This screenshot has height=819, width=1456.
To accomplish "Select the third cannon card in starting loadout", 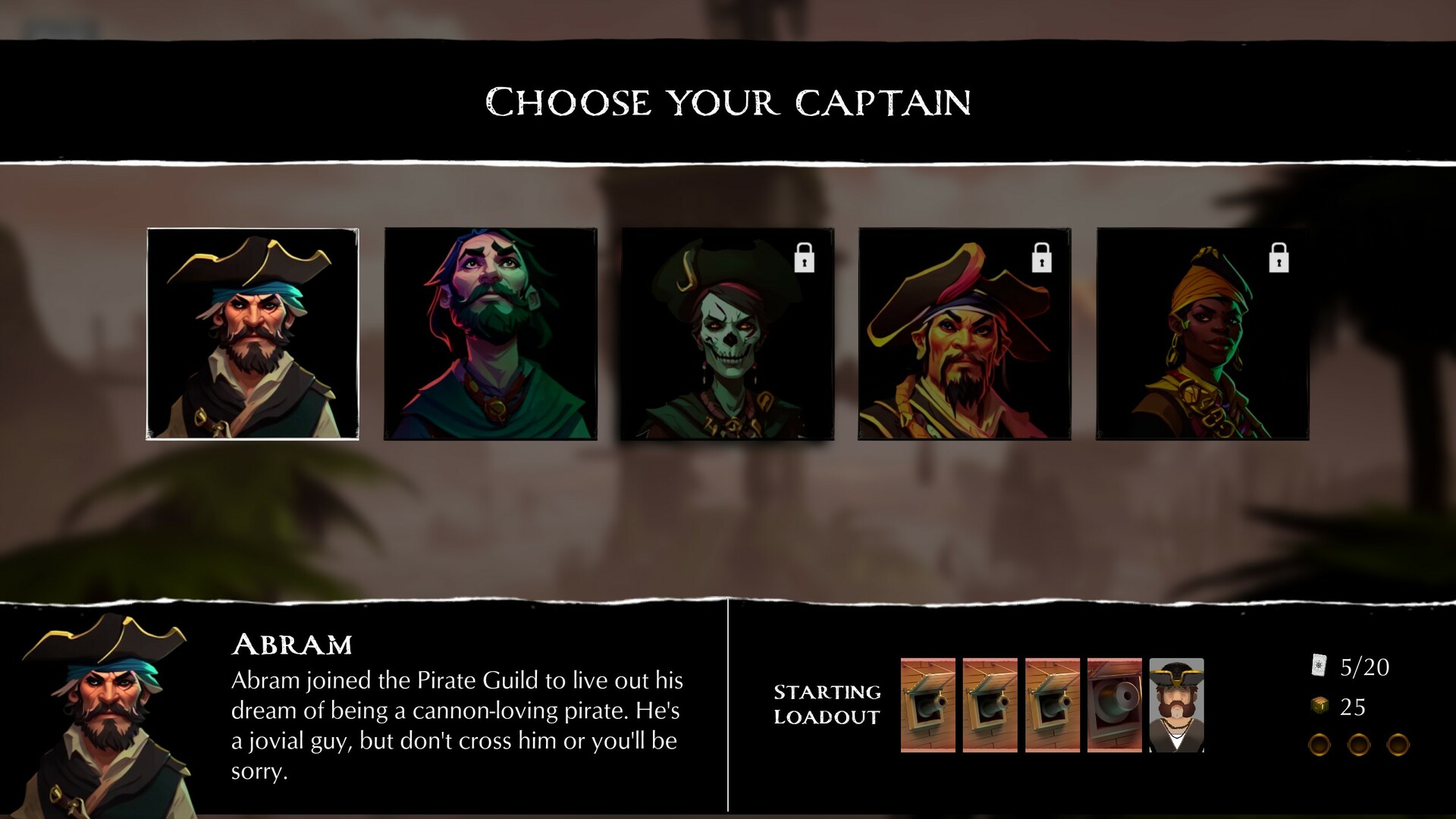I will (x=1053, y=706).
